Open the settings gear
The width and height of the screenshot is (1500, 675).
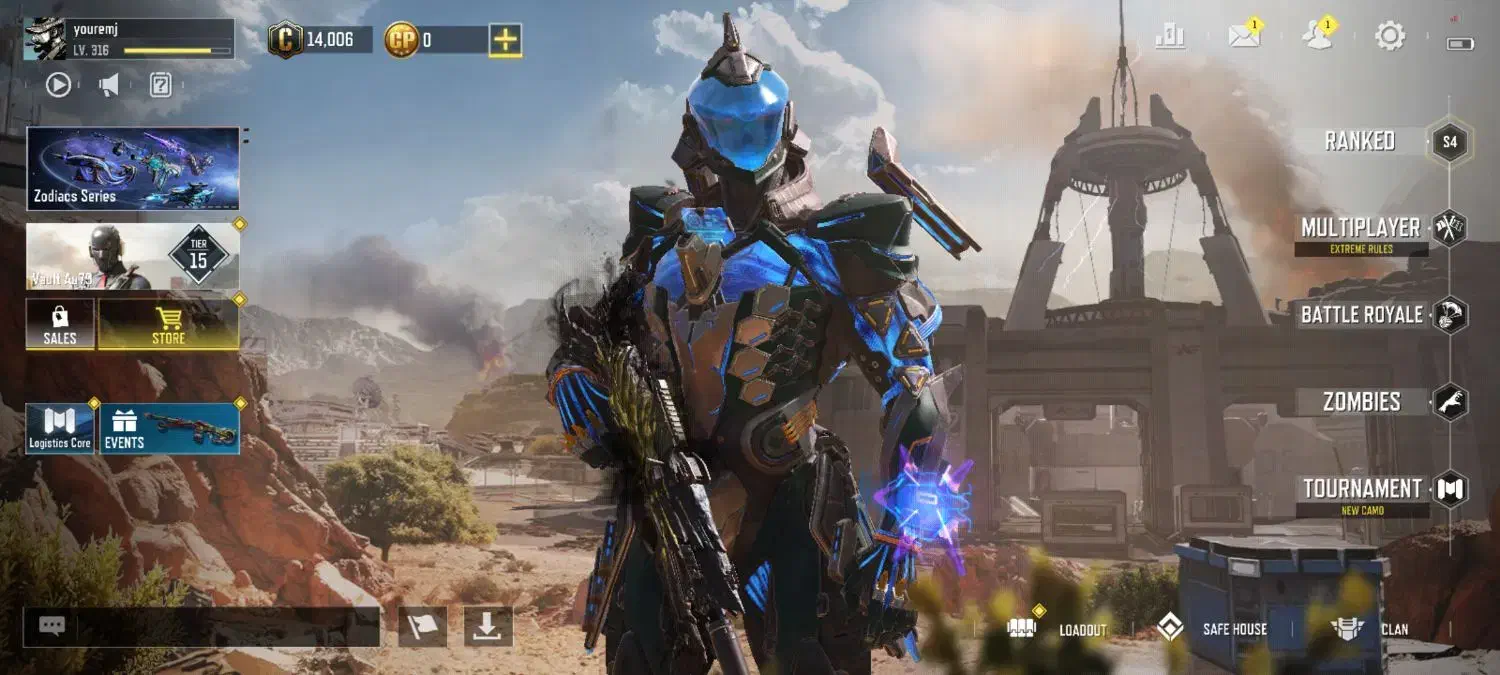[1390, 37]
